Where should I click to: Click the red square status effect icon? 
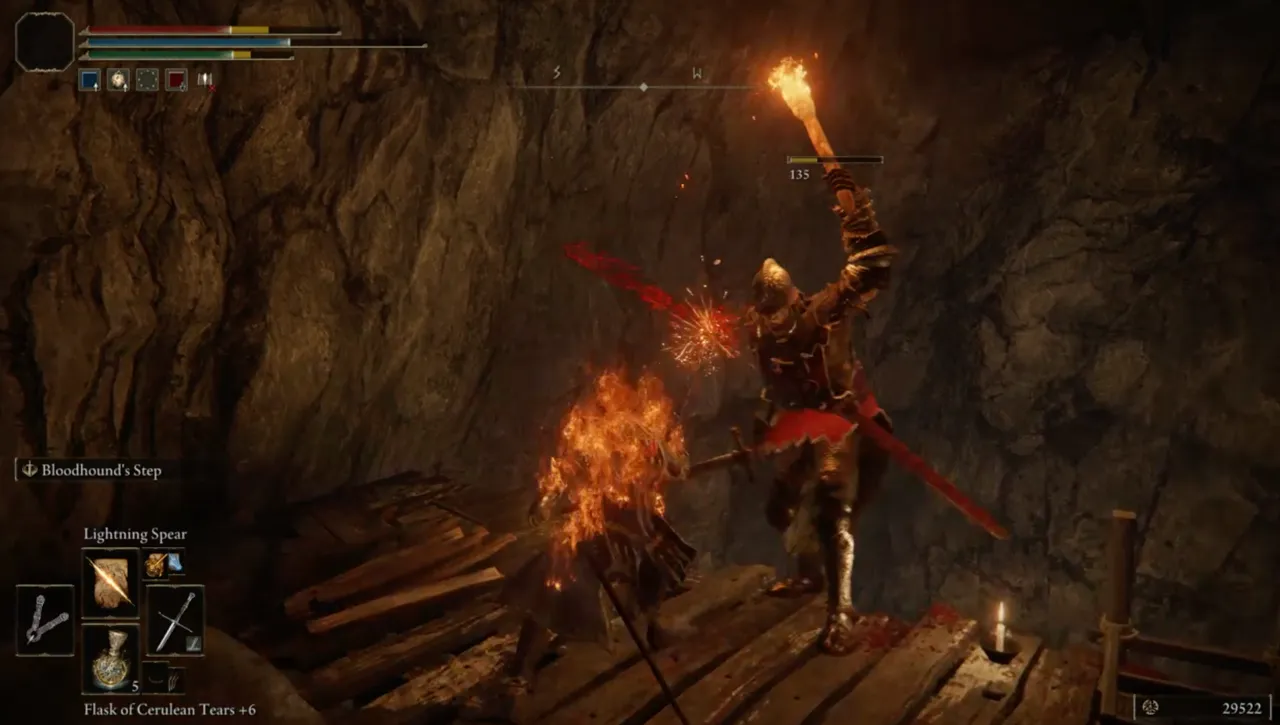tap(176, 79)
